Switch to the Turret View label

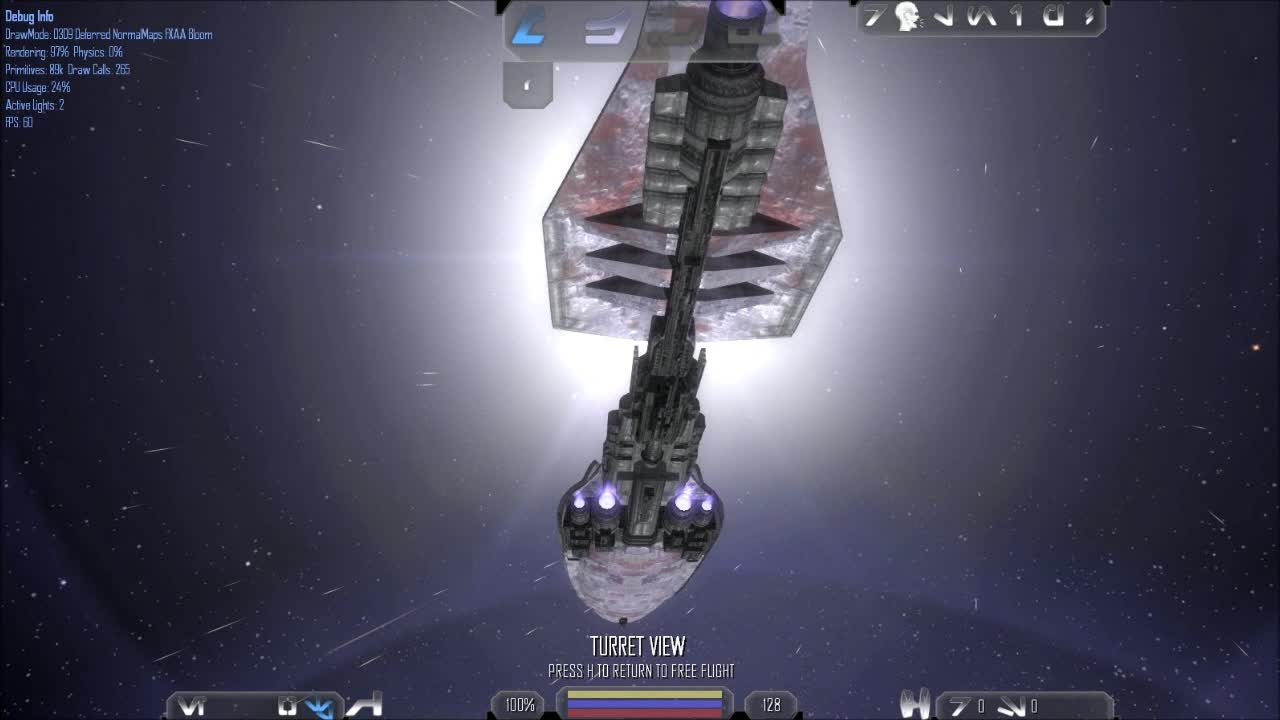tap(640, 647)
